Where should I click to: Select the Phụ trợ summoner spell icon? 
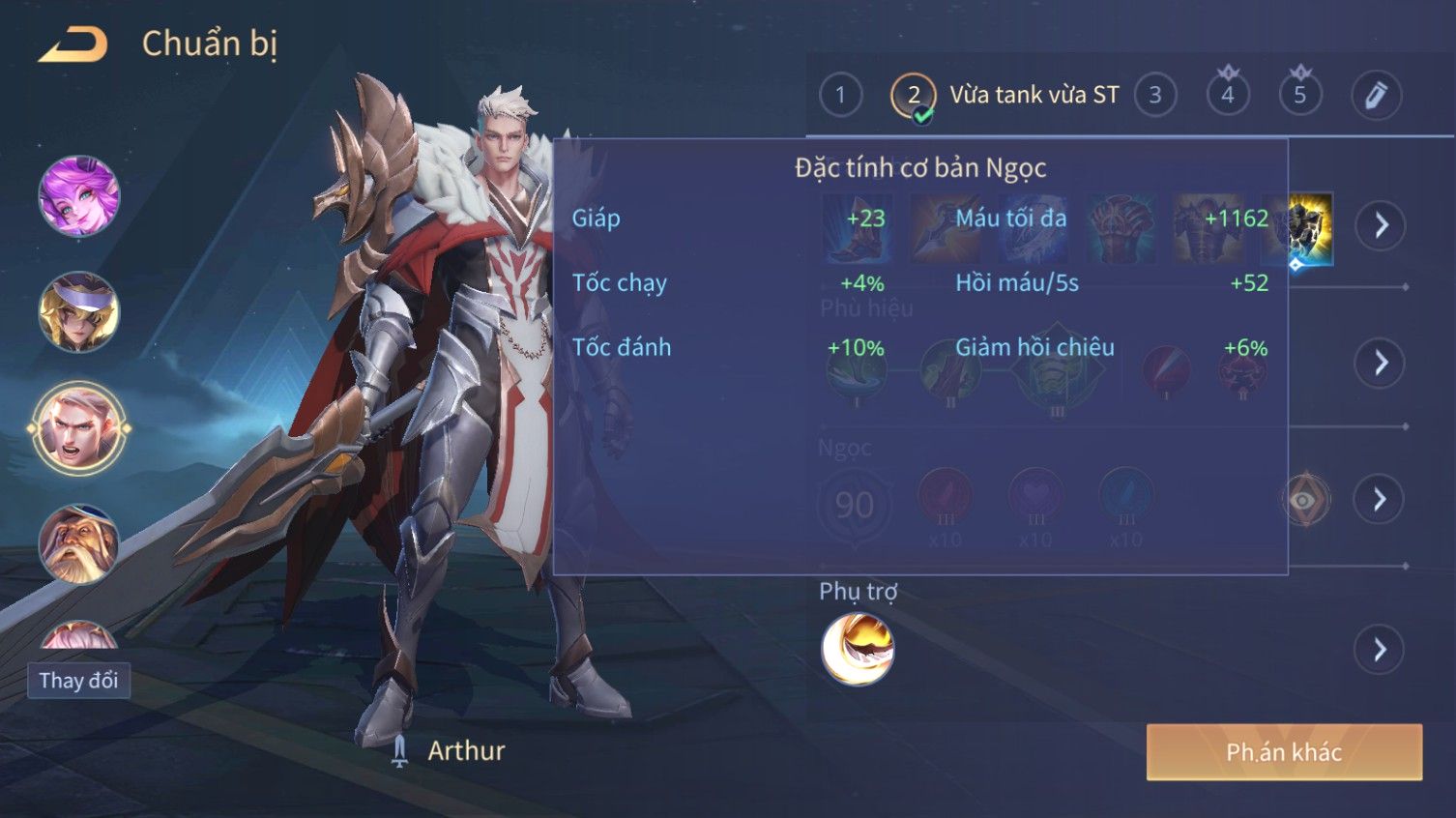click(857, 649)
